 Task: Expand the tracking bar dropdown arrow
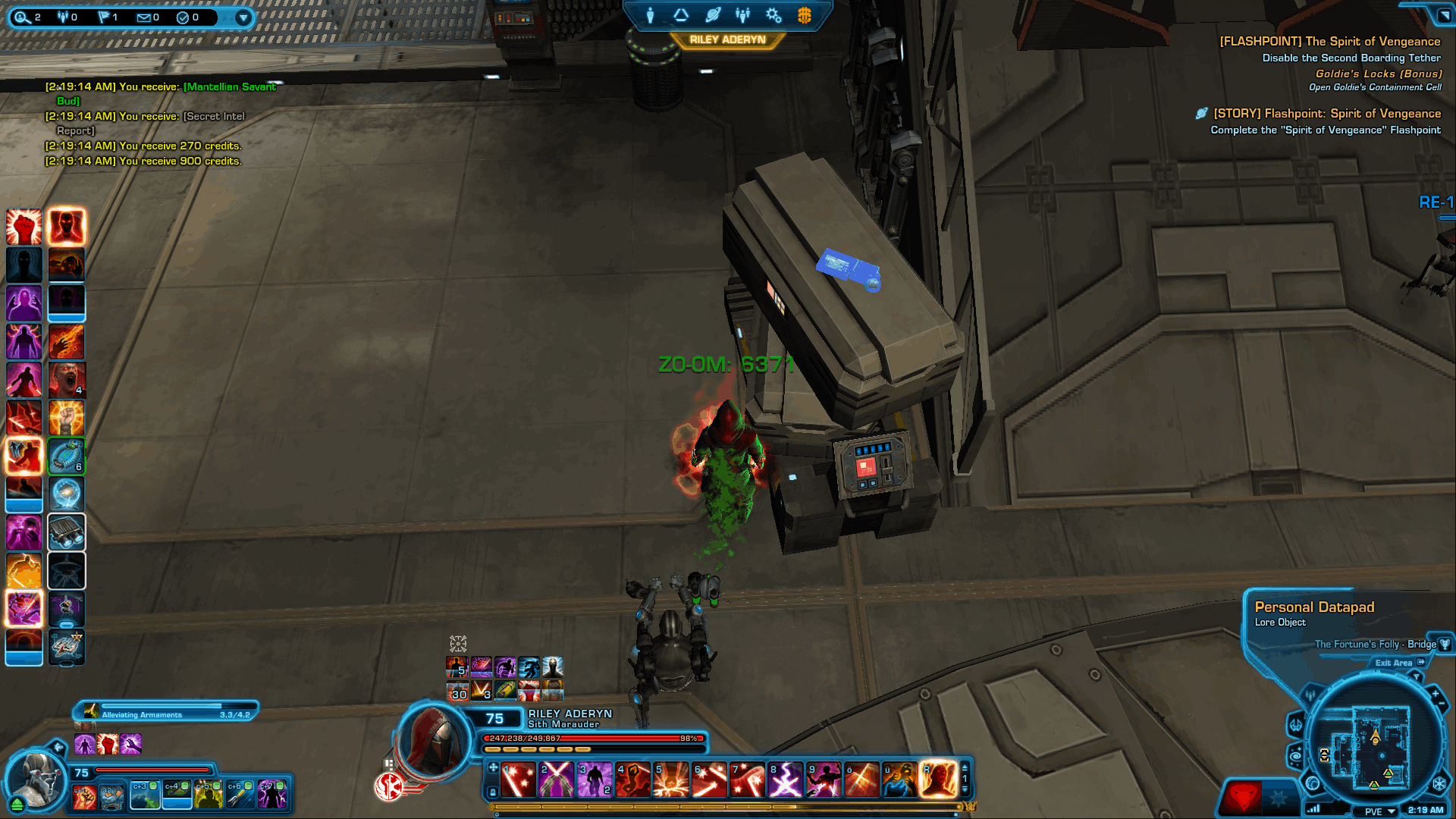[x=243, y=17]
